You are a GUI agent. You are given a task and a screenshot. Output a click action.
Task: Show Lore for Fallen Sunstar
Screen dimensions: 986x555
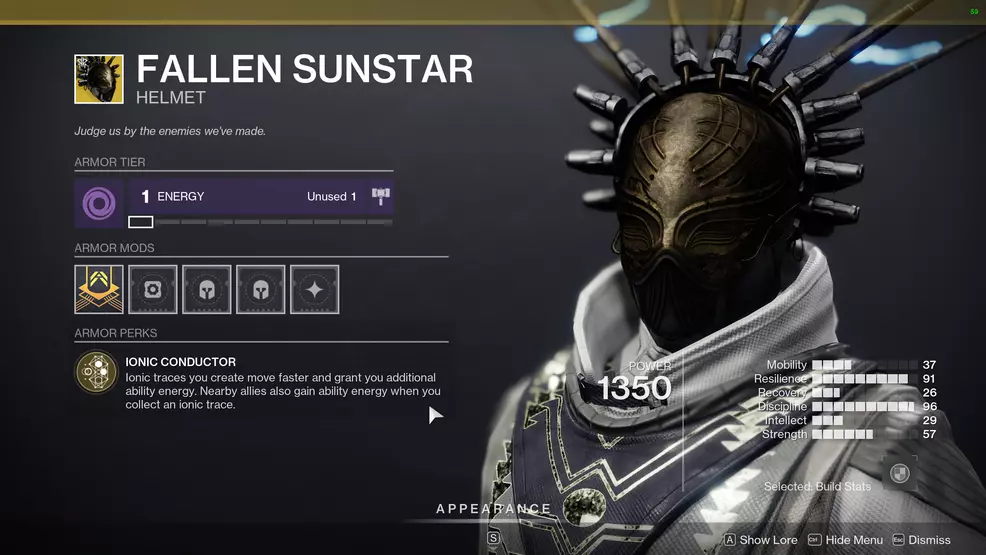coord(760,540)
